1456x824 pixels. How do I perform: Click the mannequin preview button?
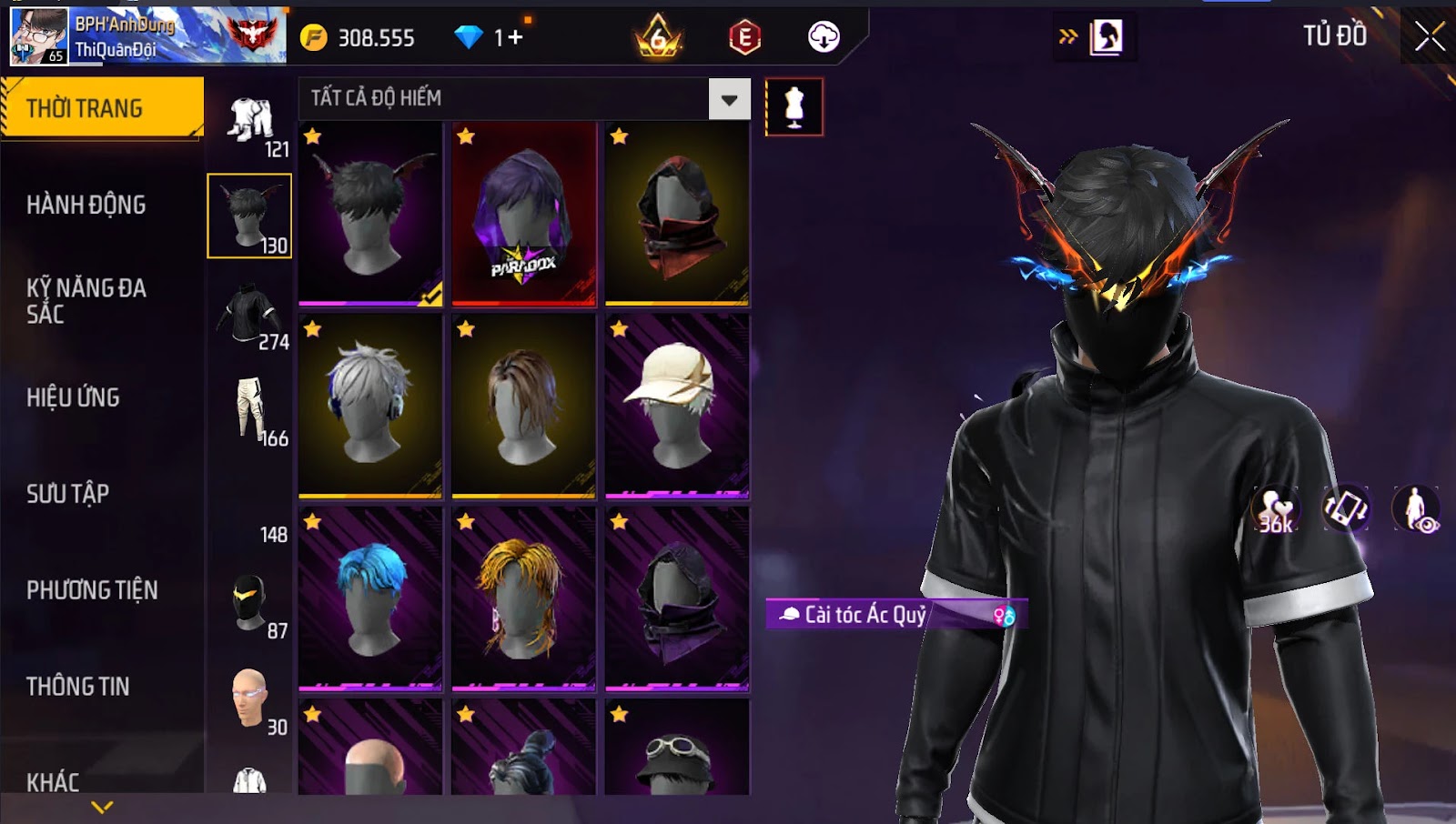point(794,107)
